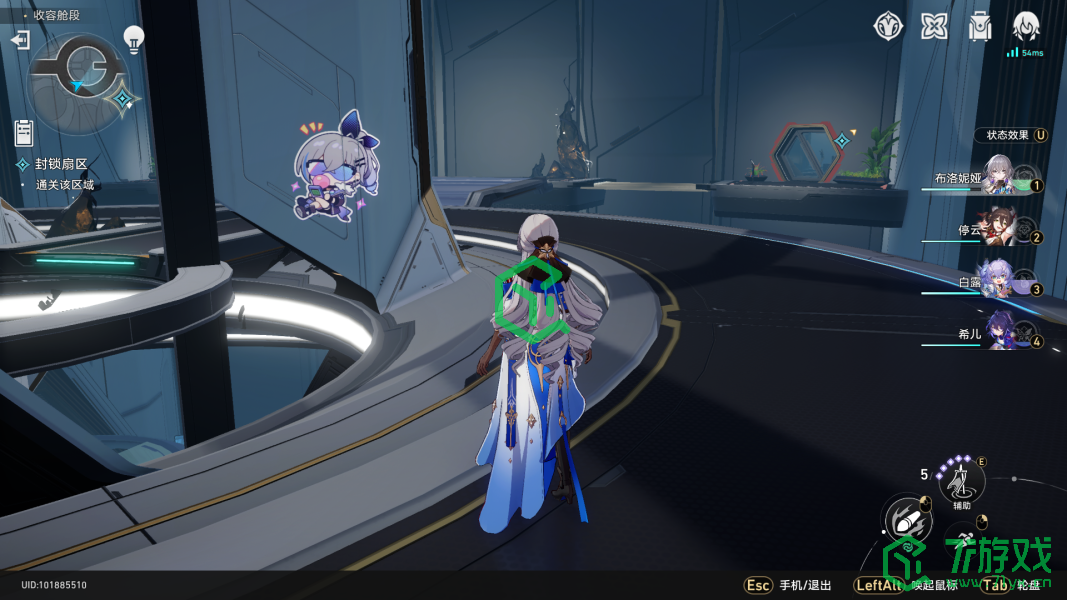Activate the 辅助 technique skill
Image resolution: width=1067 pixels, height=600 pixels.
tap(962, 484)
